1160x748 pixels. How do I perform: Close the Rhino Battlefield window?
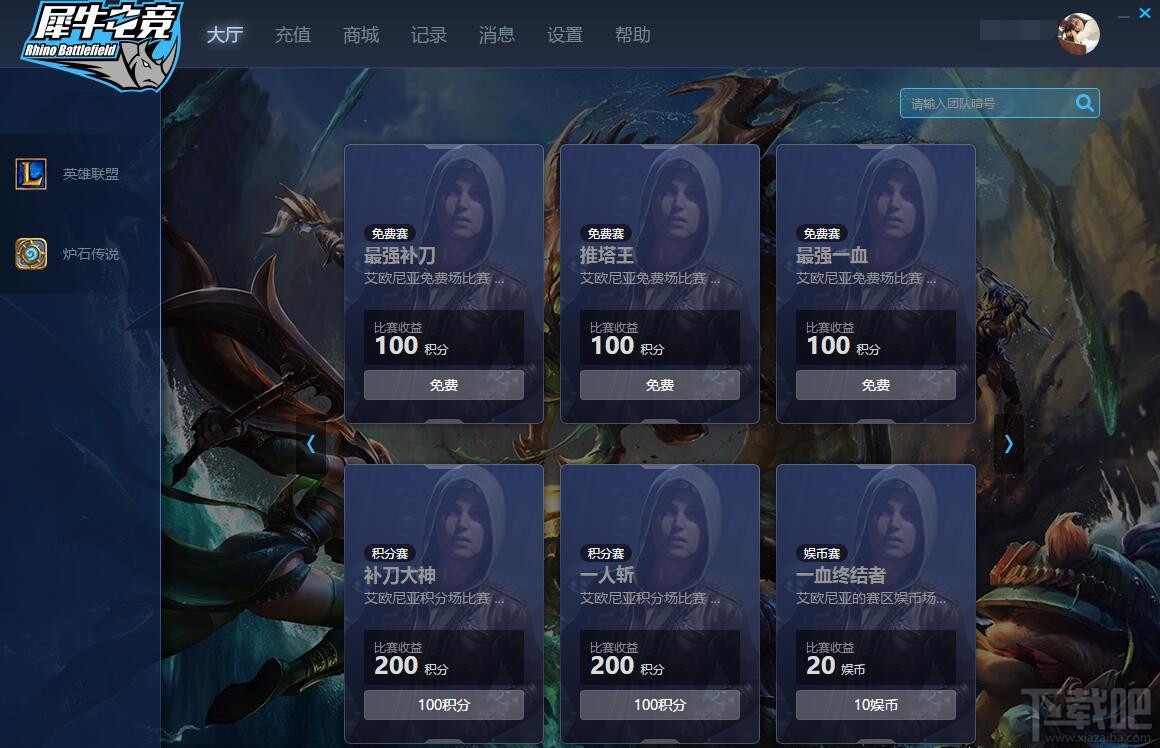1145,13
